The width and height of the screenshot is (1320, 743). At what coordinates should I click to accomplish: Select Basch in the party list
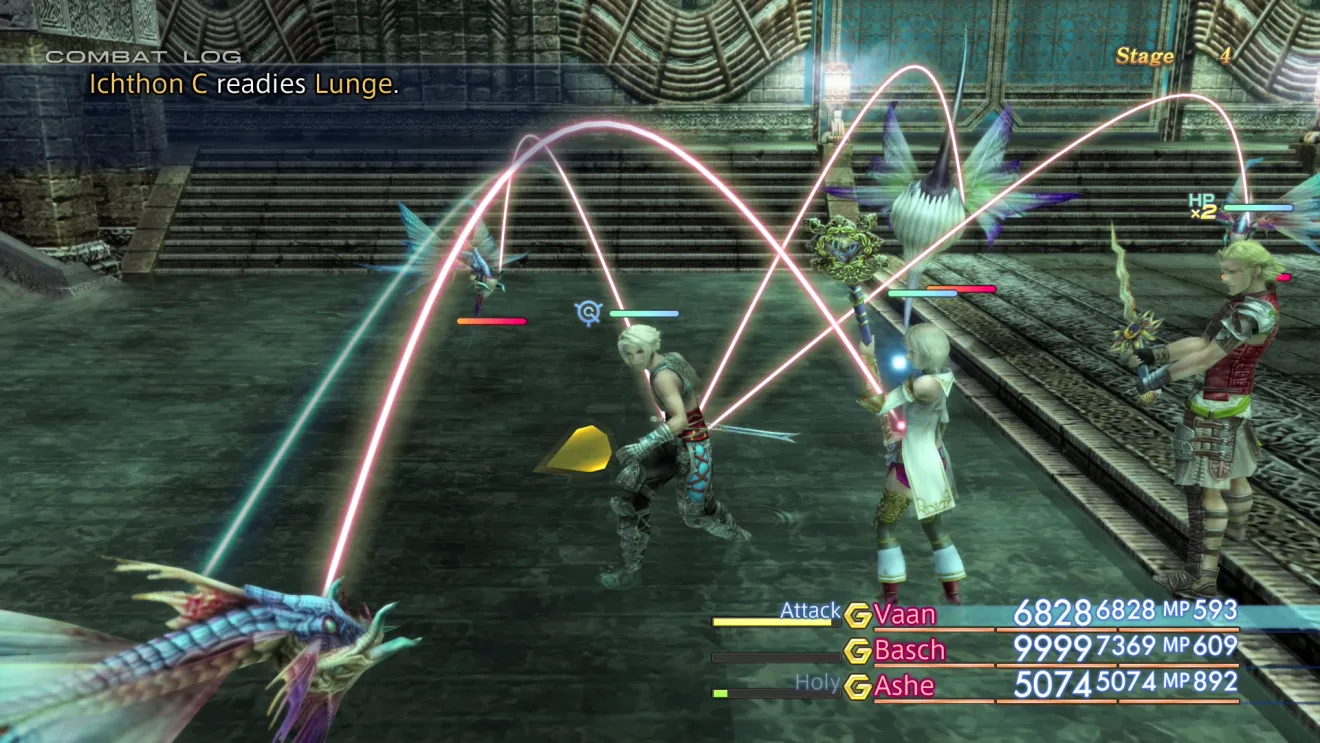pos(909,650)
